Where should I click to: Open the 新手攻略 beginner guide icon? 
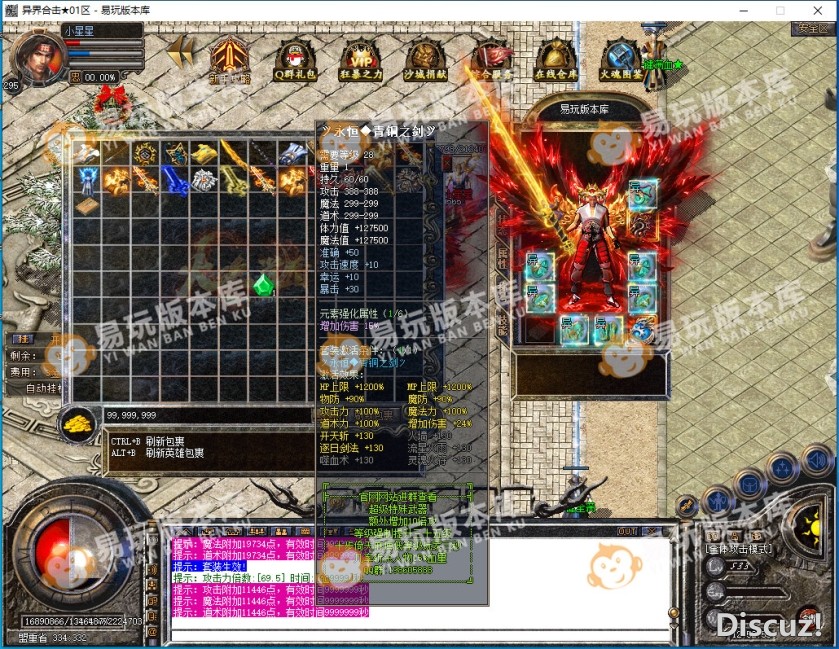(x=229, y=60)
